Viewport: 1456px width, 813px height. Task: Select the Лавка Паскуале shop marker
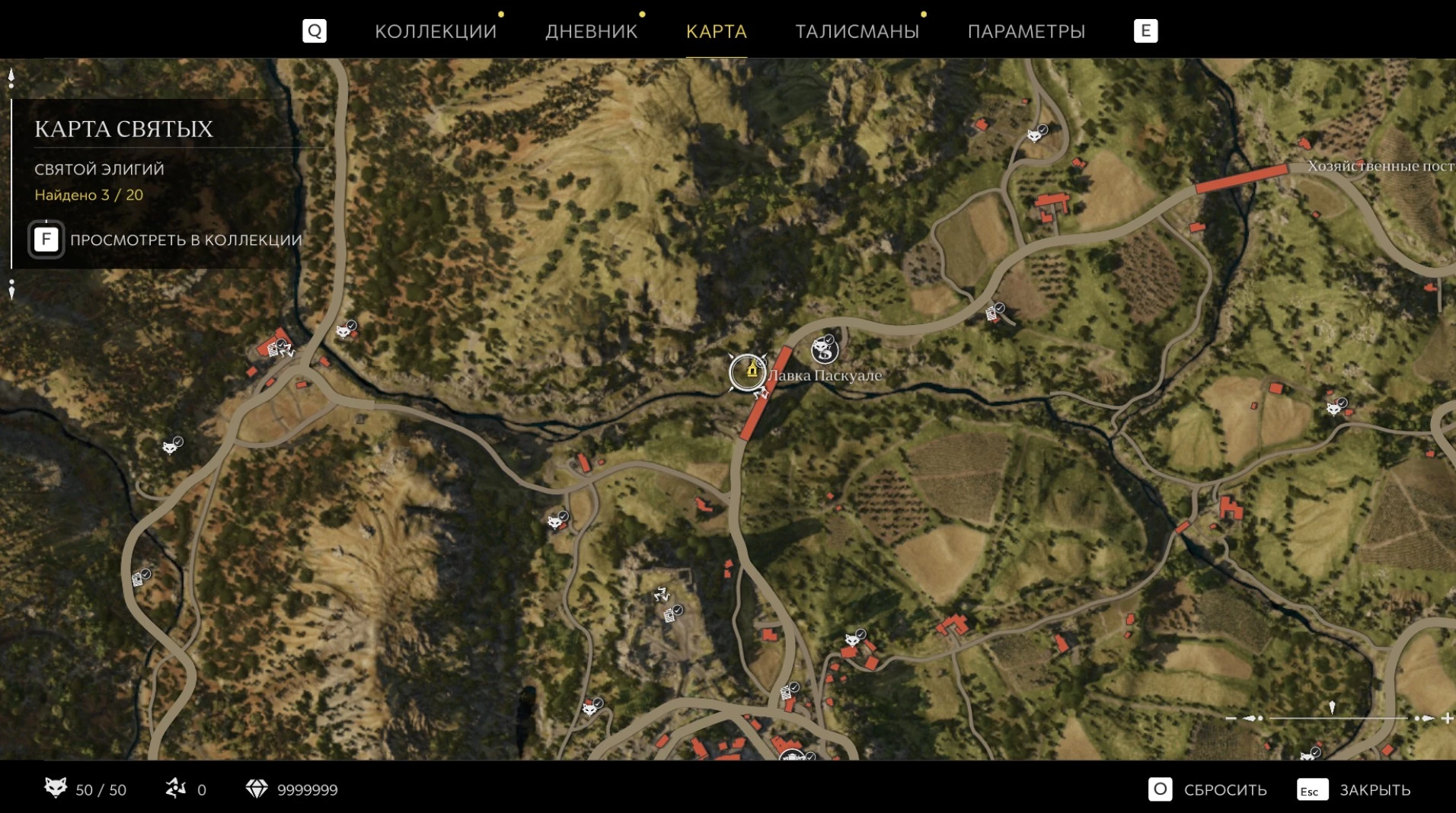tap(748, 372)
